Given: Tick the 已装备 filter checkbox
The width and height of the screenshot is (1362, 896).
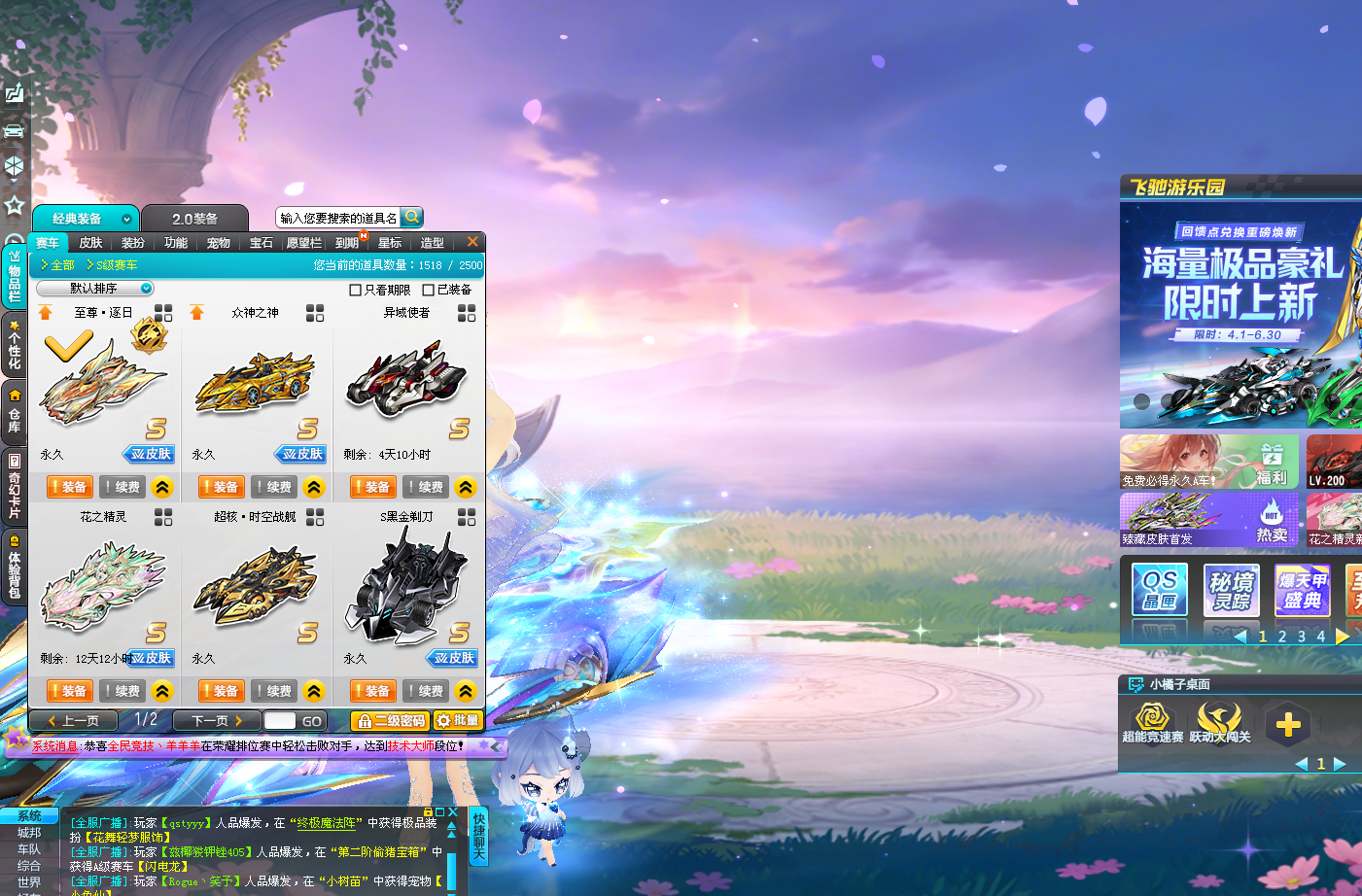Looking at the screenshot, I should [429, 290].
